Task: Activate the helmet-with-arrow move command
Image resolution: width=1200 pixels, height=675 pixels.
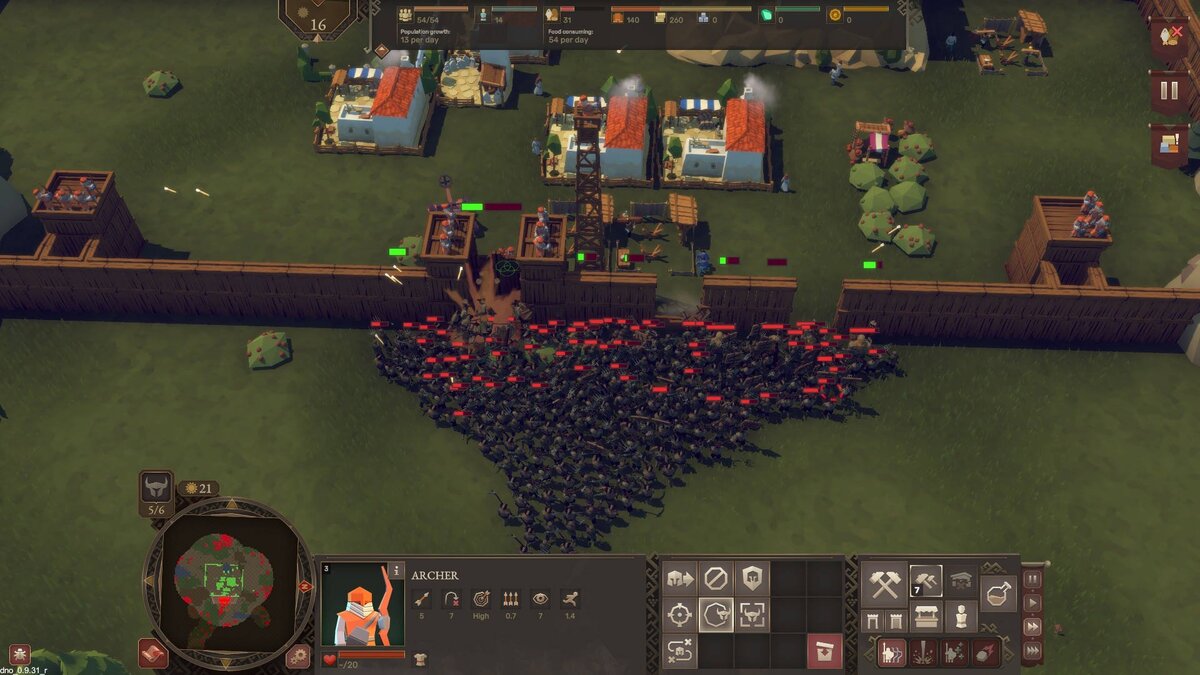Action: [680, 578]
